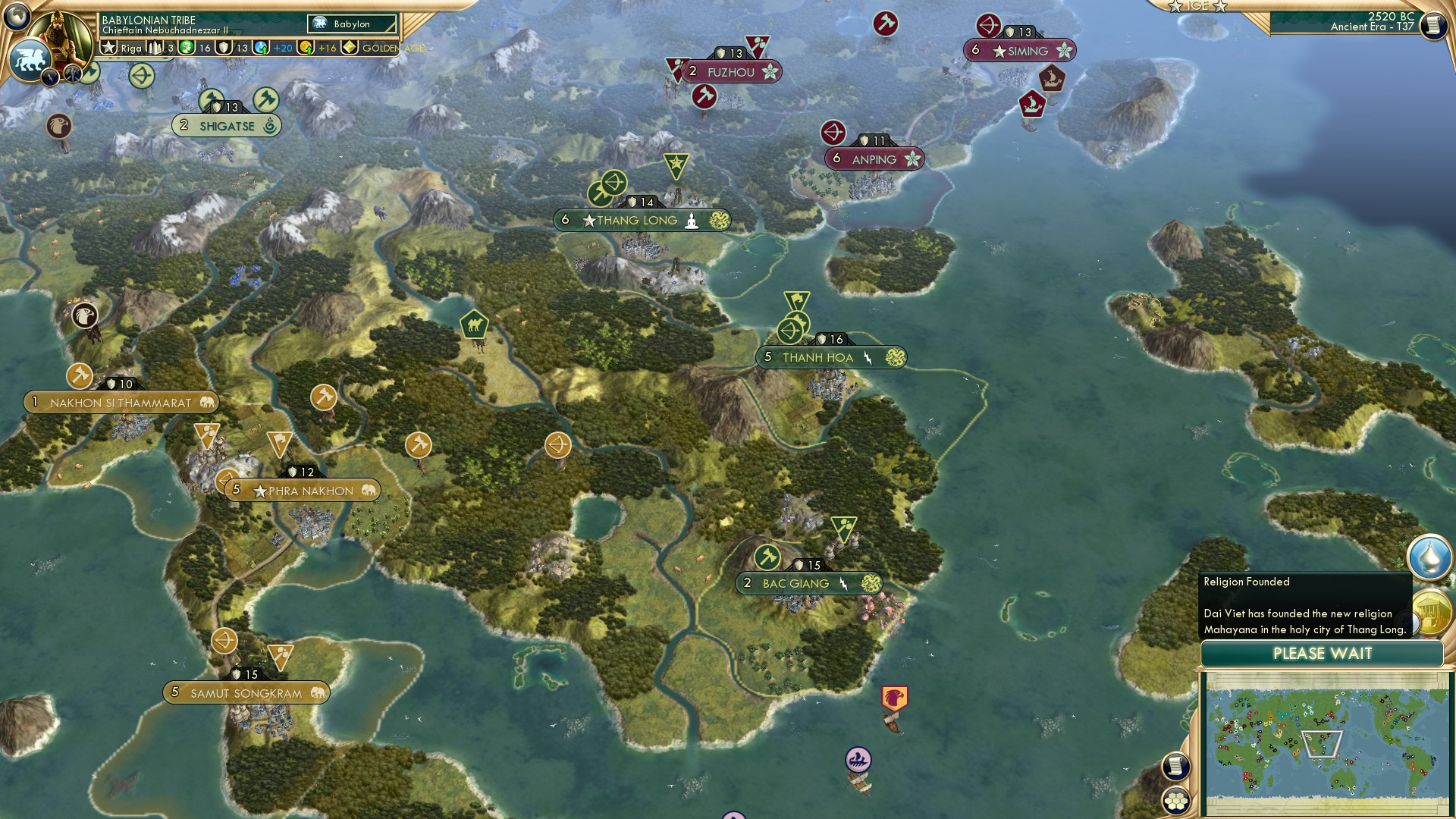Open the Babylon civilization dropdown

point(350,24)
